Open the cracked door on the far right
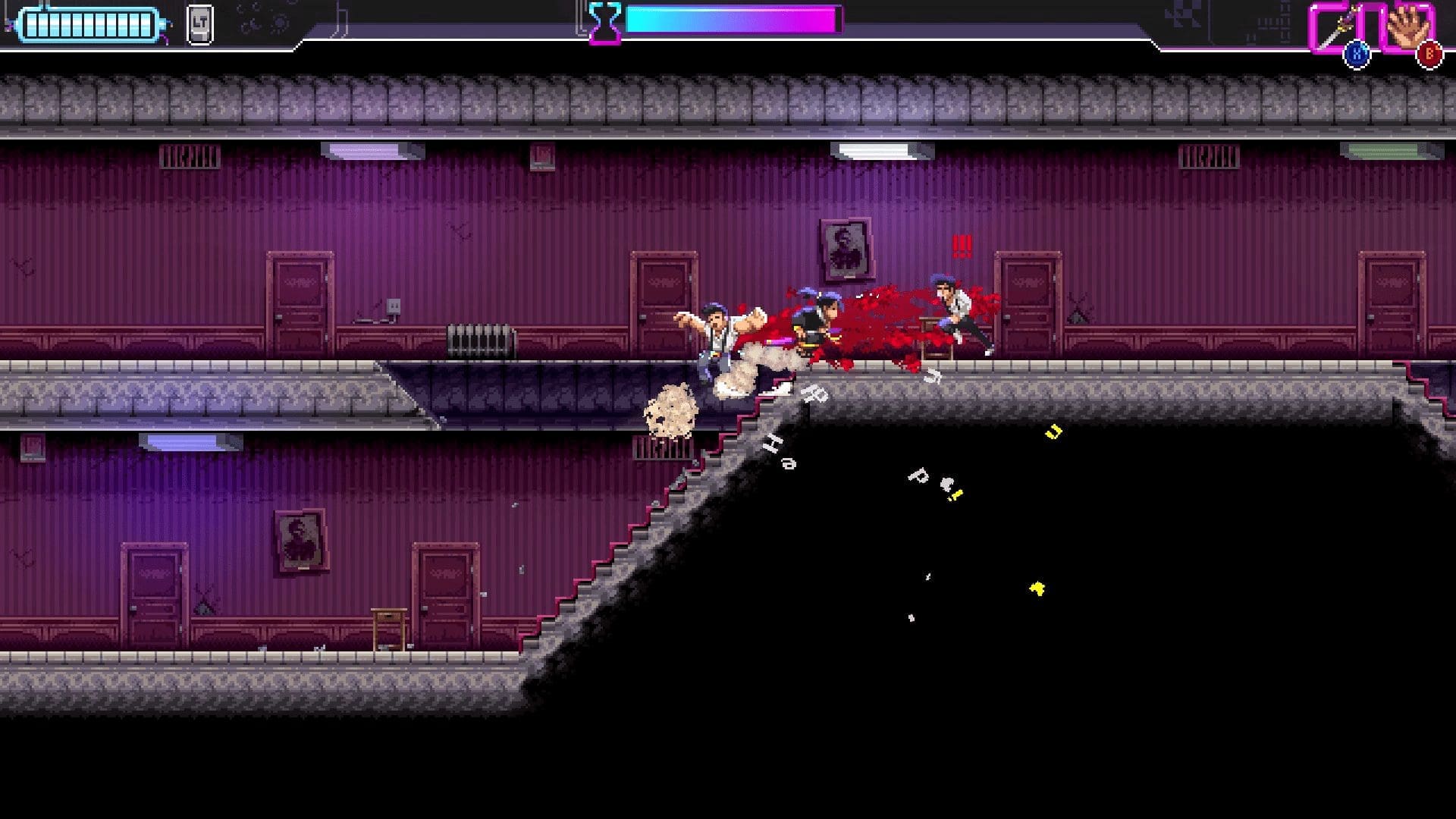This screenshot has width=1456, height=819. 1393,303
